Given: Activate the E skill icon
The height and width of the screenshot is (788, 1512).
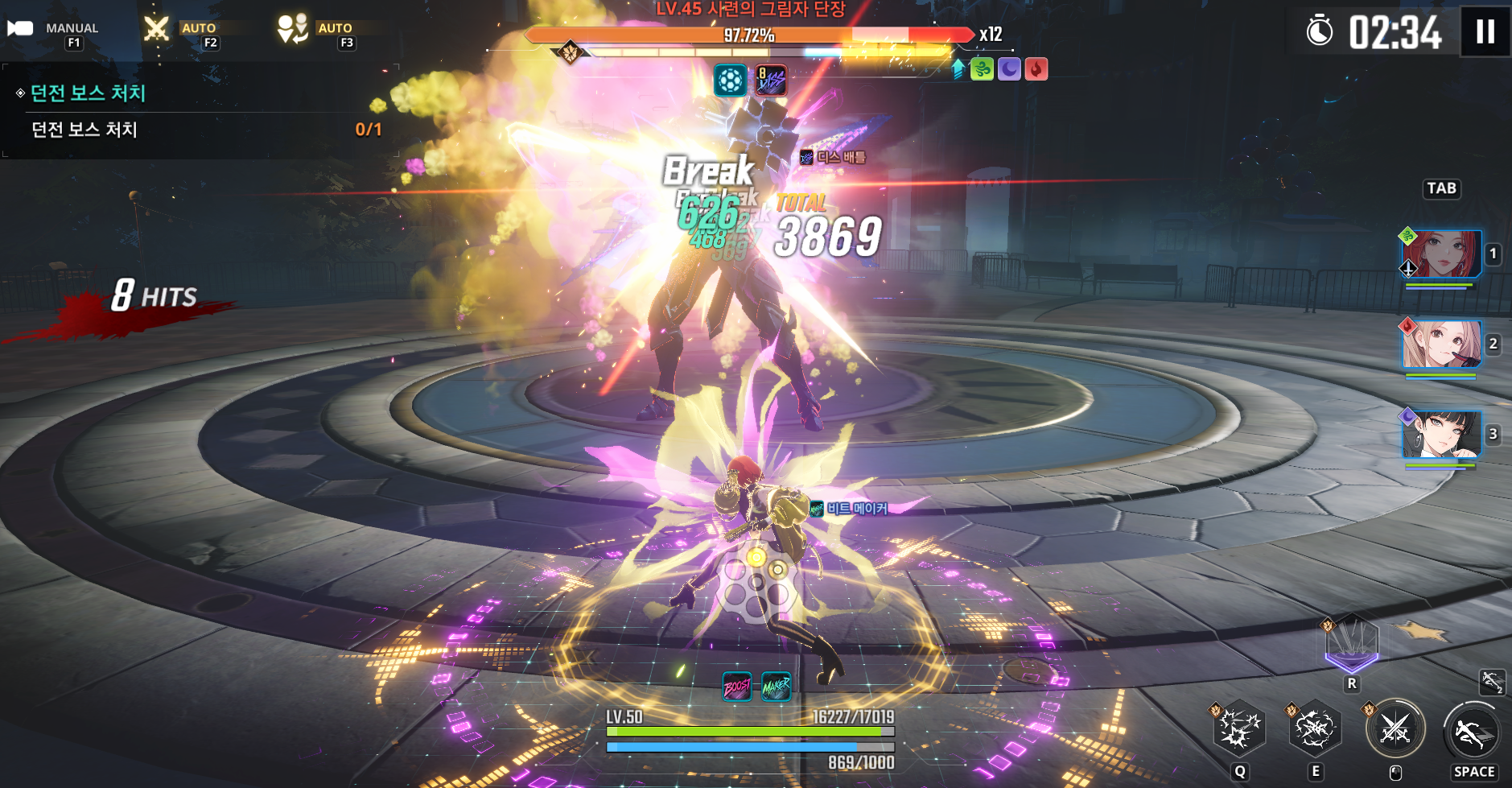Looking at the screenshot, I should 1315,729.
